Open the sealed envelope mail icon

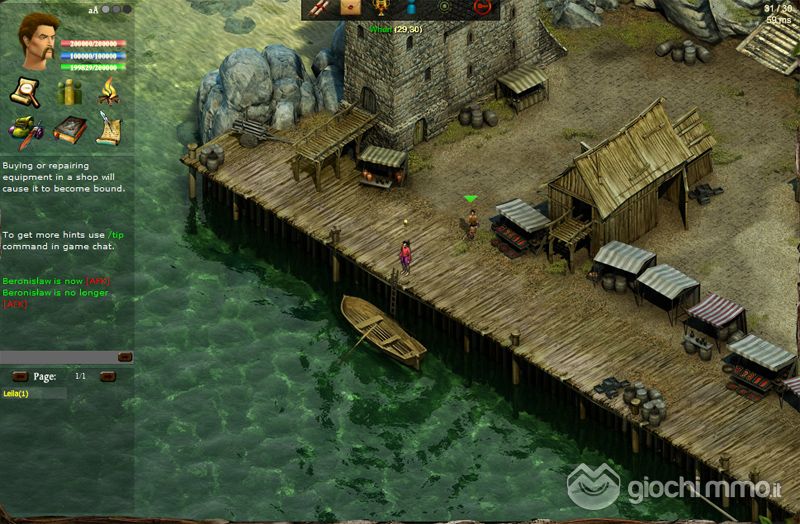click(350, 8)
